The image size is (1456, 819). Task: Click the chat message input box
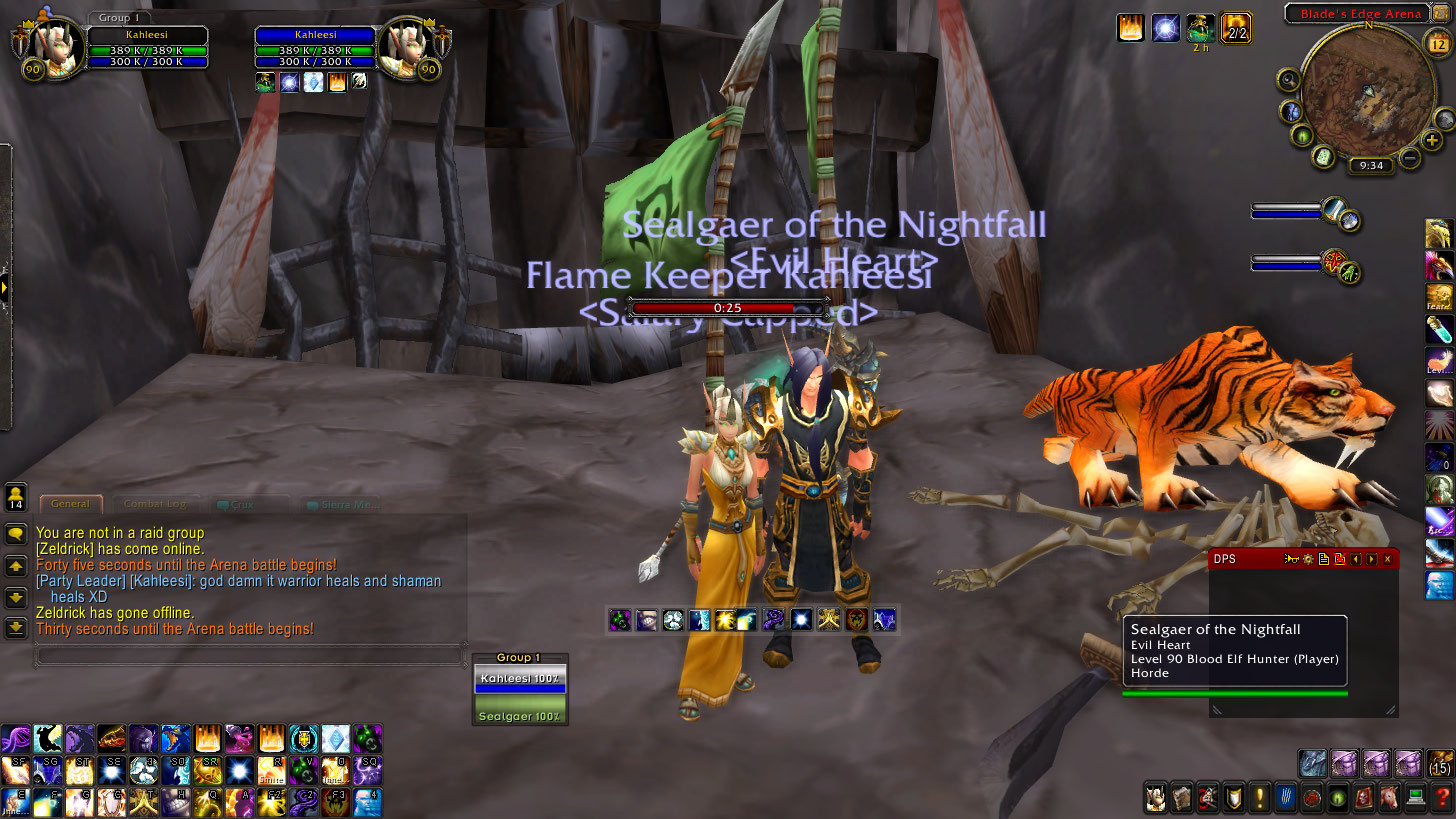point(250,656)
